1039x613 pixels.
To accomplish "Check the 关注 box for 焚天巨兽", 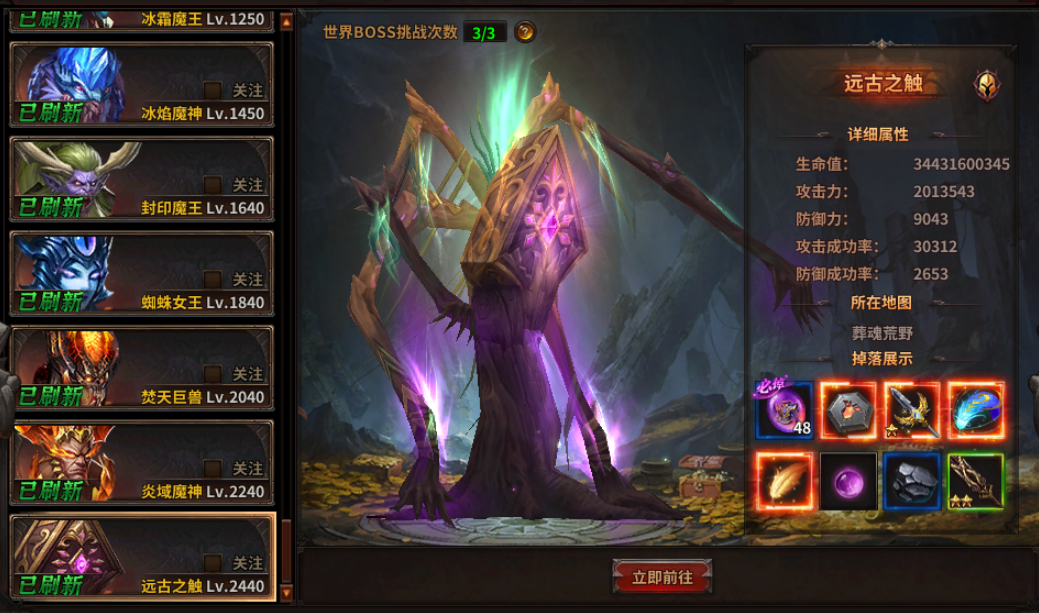I will [213, 374].
